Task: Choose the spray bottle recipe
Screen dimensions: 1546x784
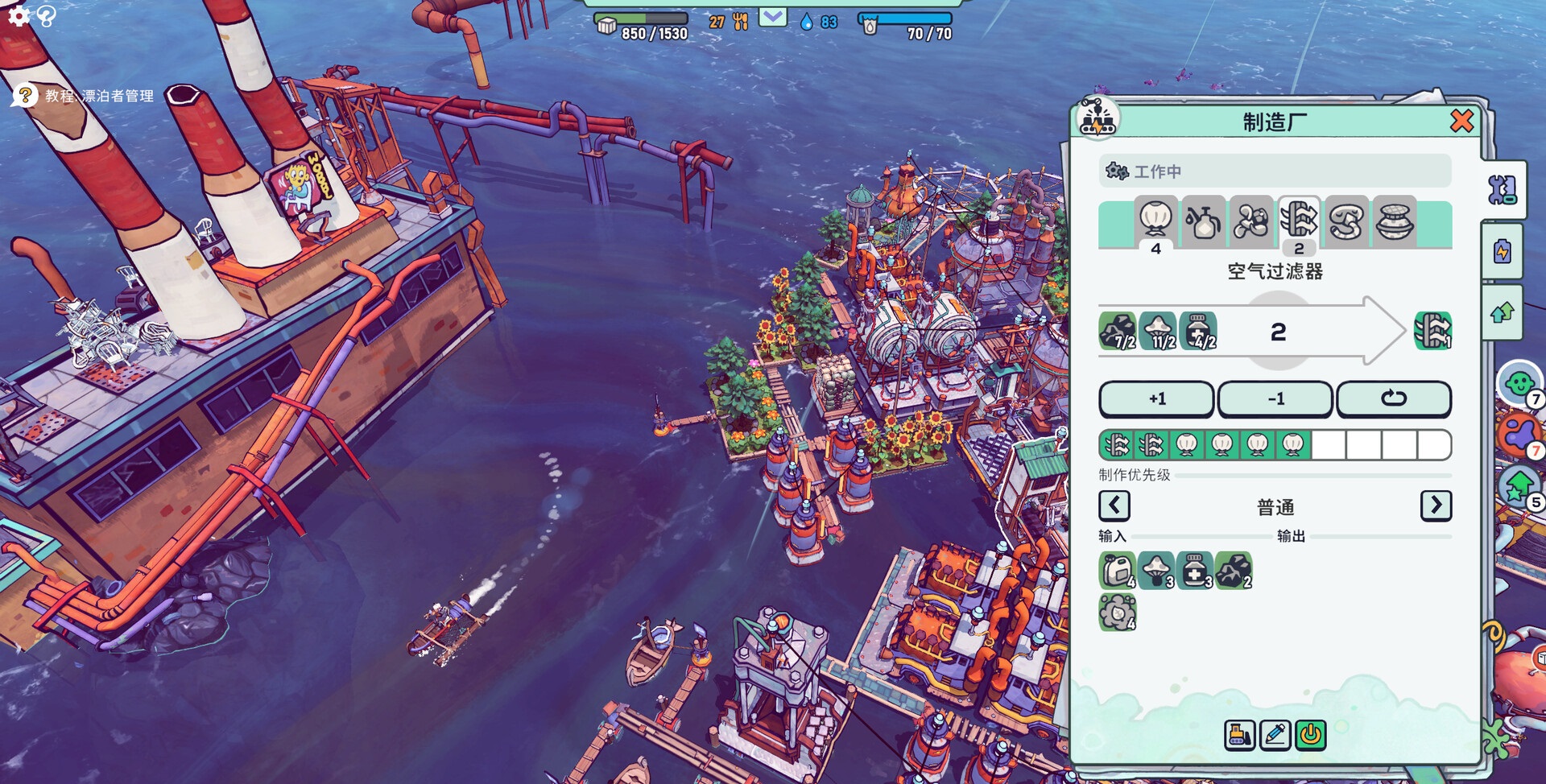Action: pyautogui.click(x=1203, y=220)
